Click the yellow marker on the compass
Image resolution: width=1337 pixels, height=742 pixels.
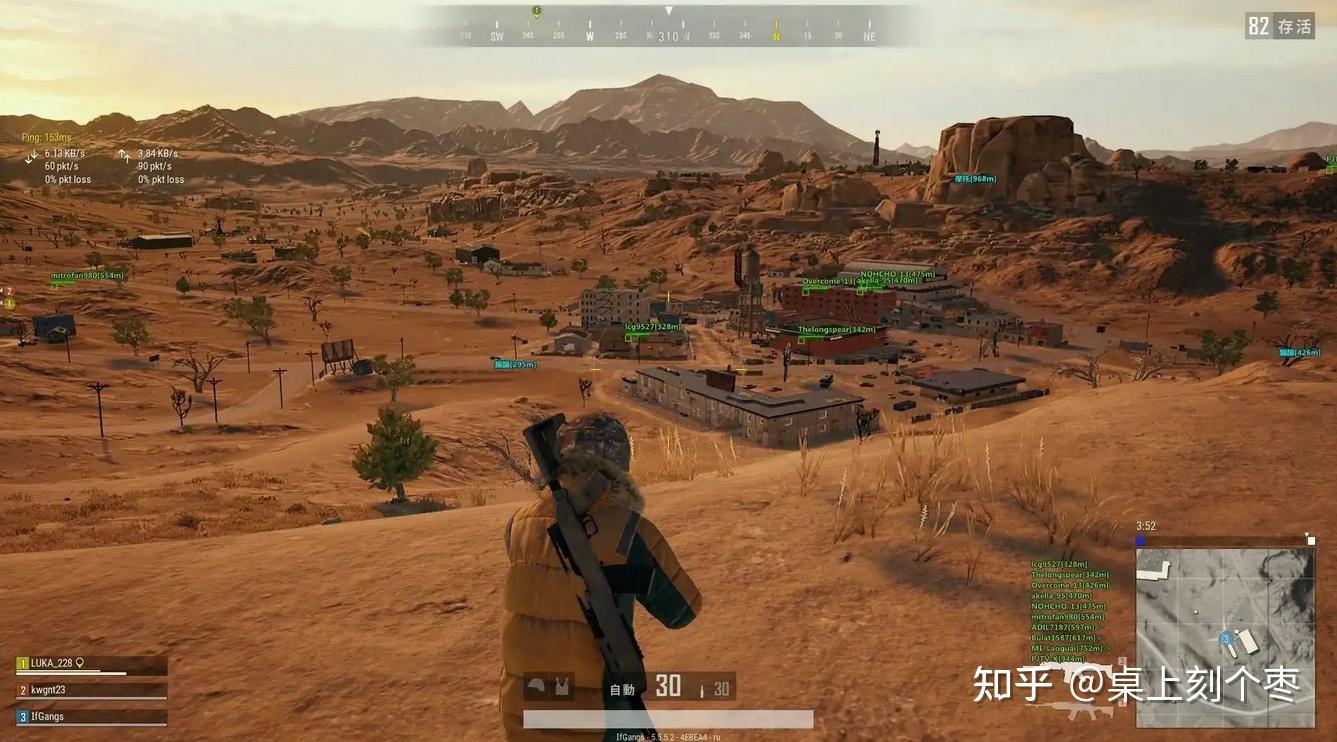coord(537,11)
